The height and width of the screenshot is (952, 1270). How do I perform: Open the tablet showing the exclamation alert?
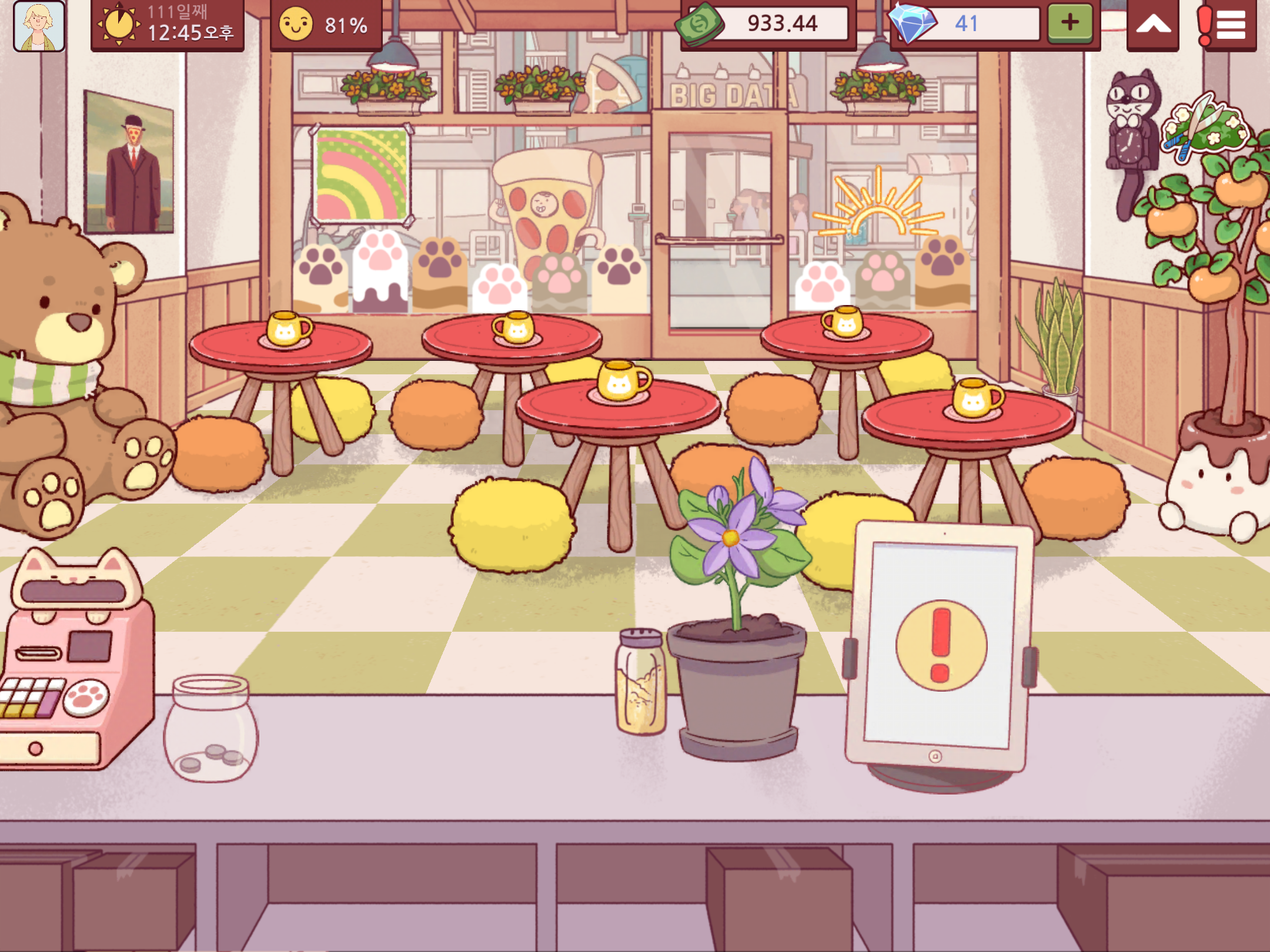(x=940, y=646)
